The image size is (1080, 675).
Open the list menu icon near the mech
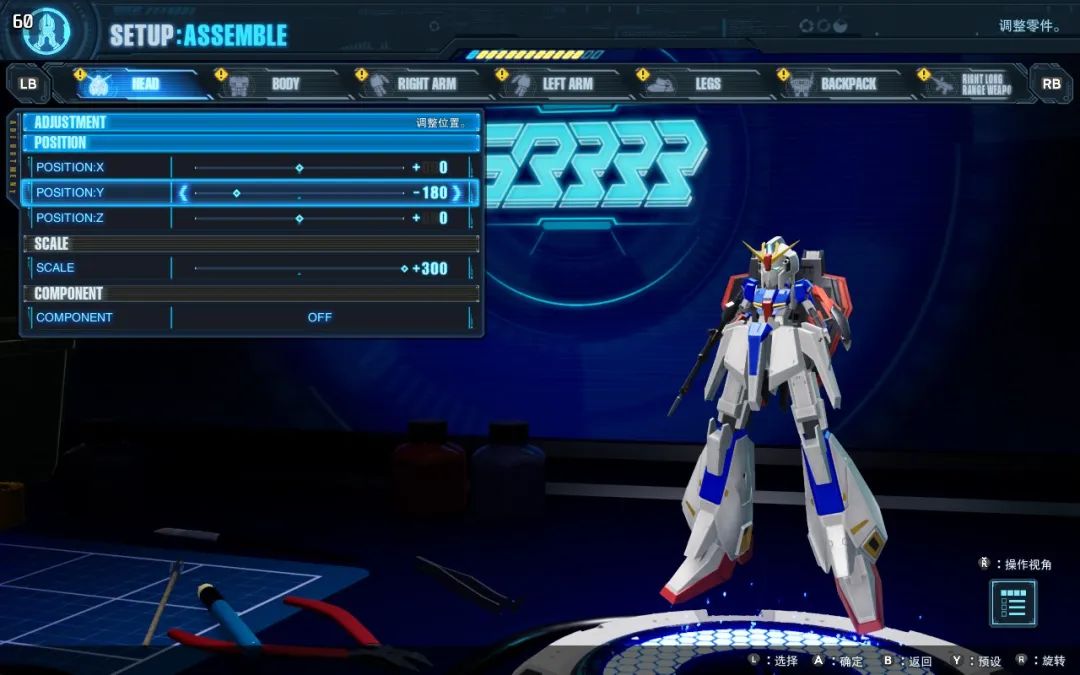tap(1013, 603)
